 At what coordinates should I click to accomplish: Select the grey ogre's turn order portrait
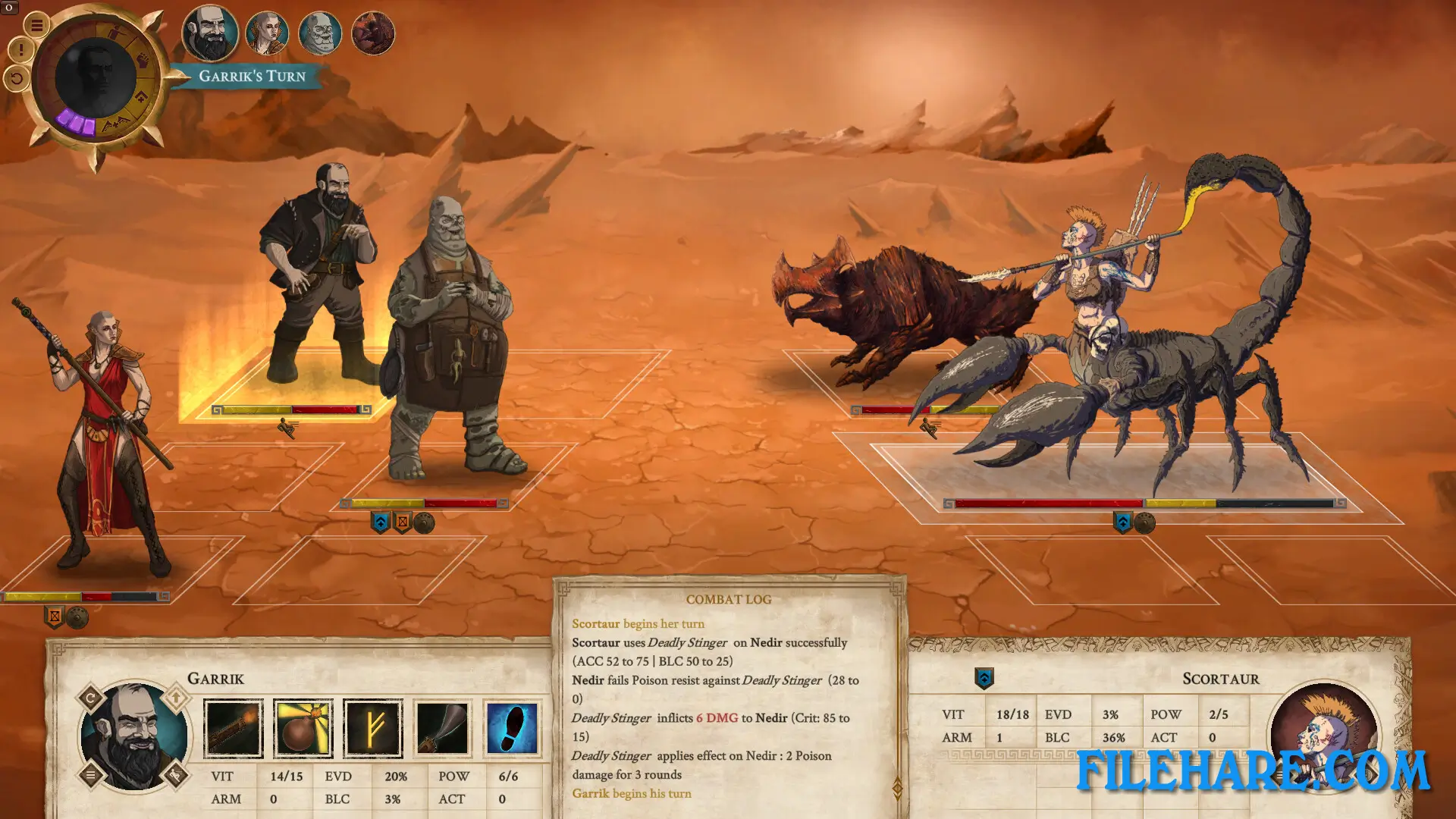point(320,33)
